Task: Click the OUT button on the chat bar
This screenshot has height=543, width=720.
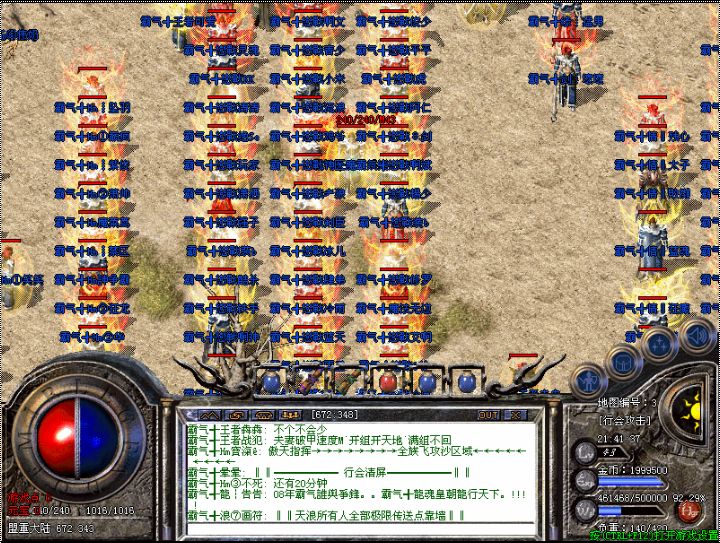Action: click(488, 414)
